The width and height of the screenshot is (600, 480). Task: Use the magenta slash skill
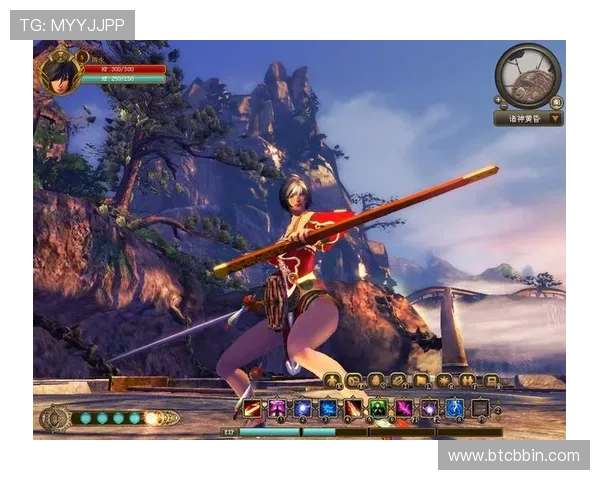pos(403,408)
